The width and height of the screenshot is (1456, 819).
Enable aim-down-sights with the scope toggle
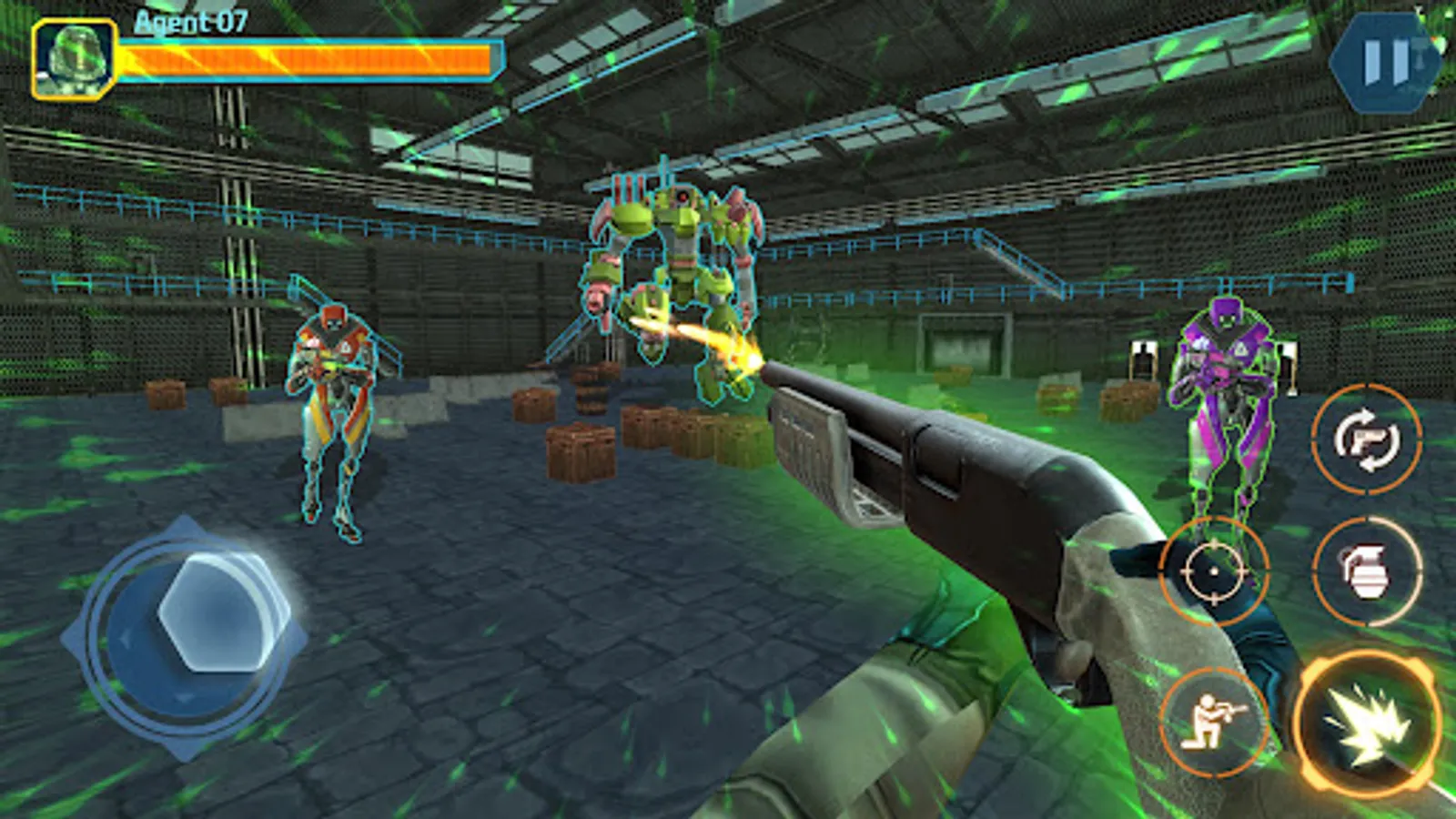point(1214,573)
